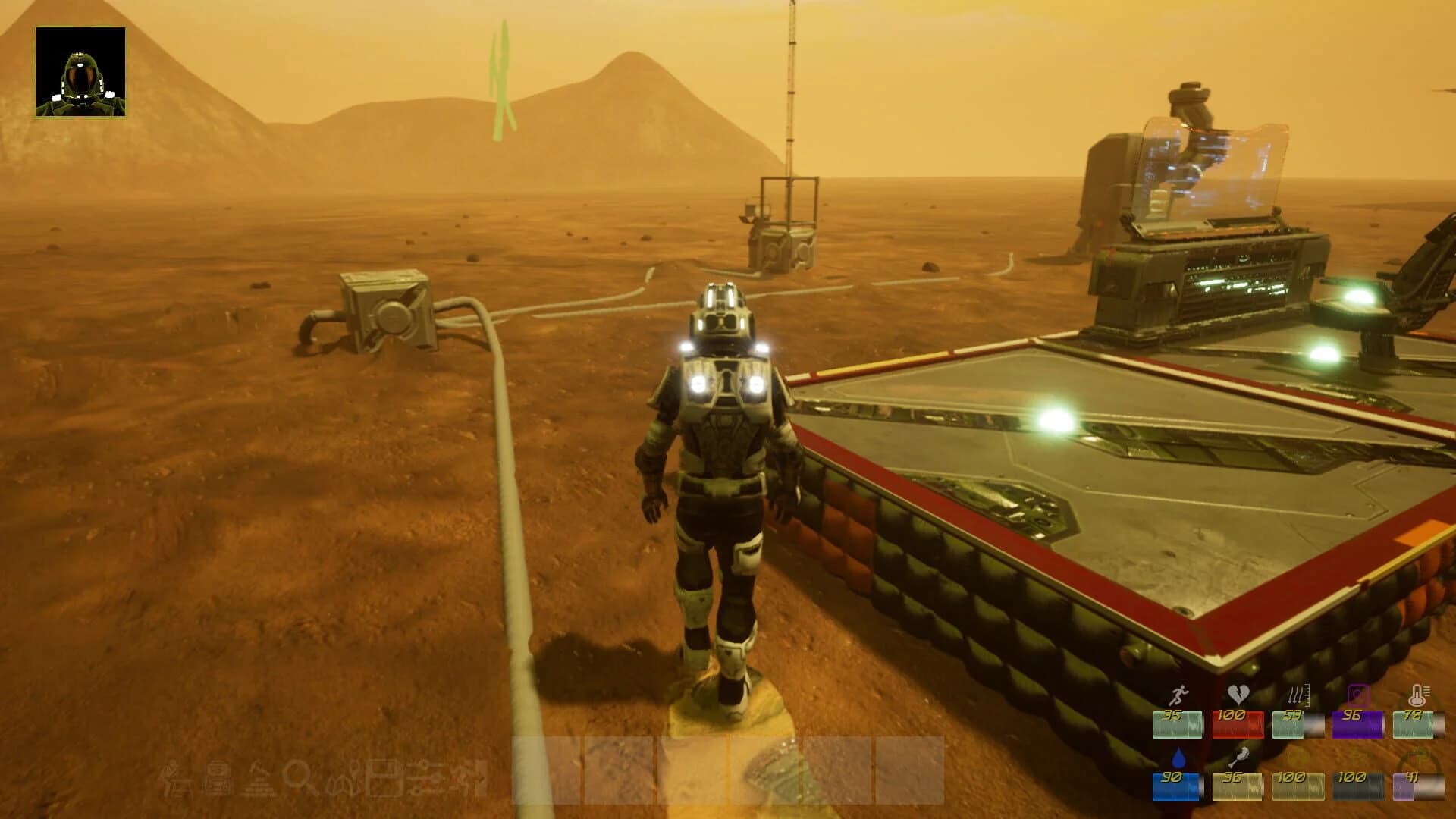
Task: Click the purple oxygen tank icon
Action: point(1359,694)
